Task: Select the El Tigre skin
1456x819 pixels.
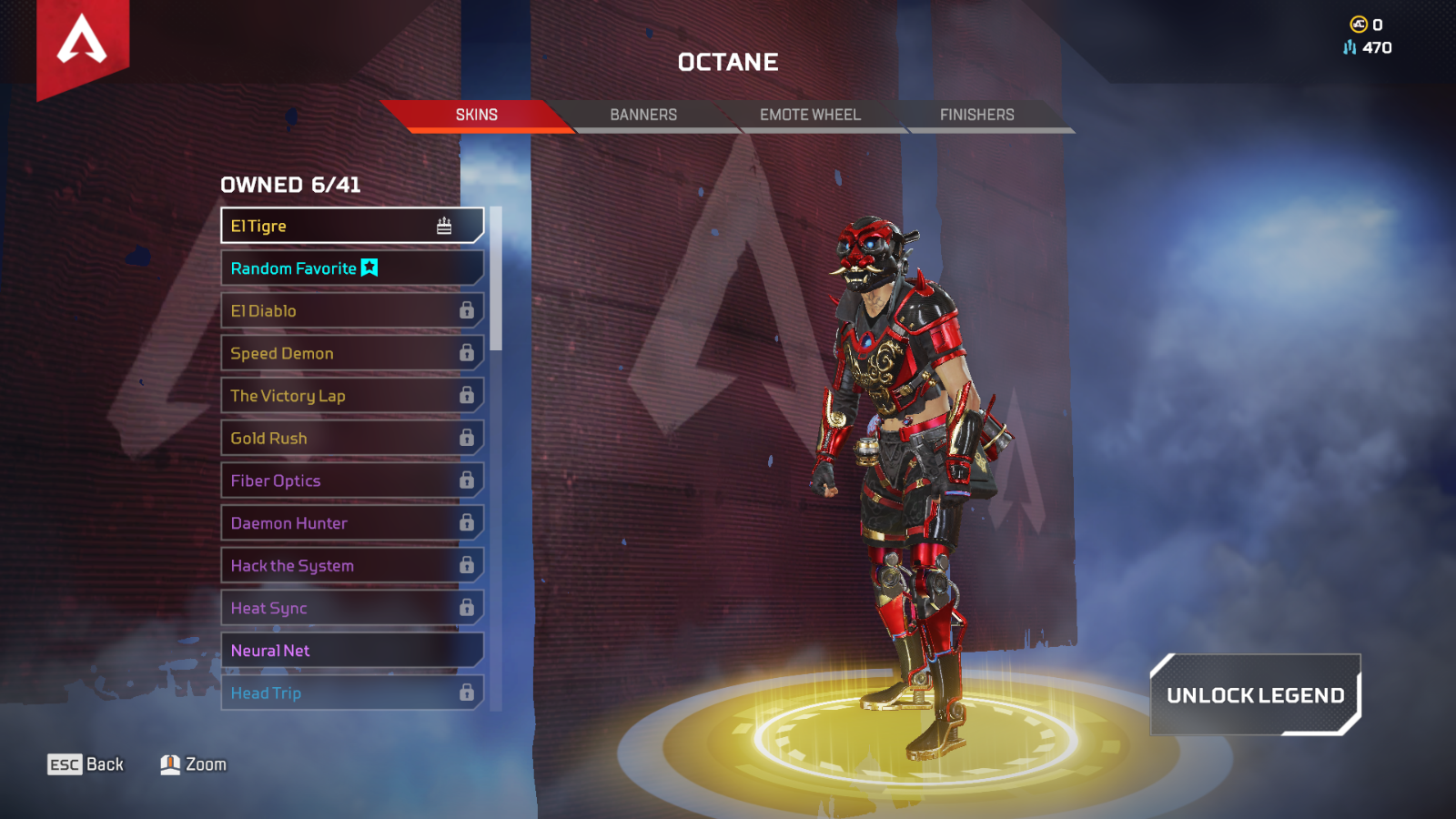Action: tap(351, 226)
